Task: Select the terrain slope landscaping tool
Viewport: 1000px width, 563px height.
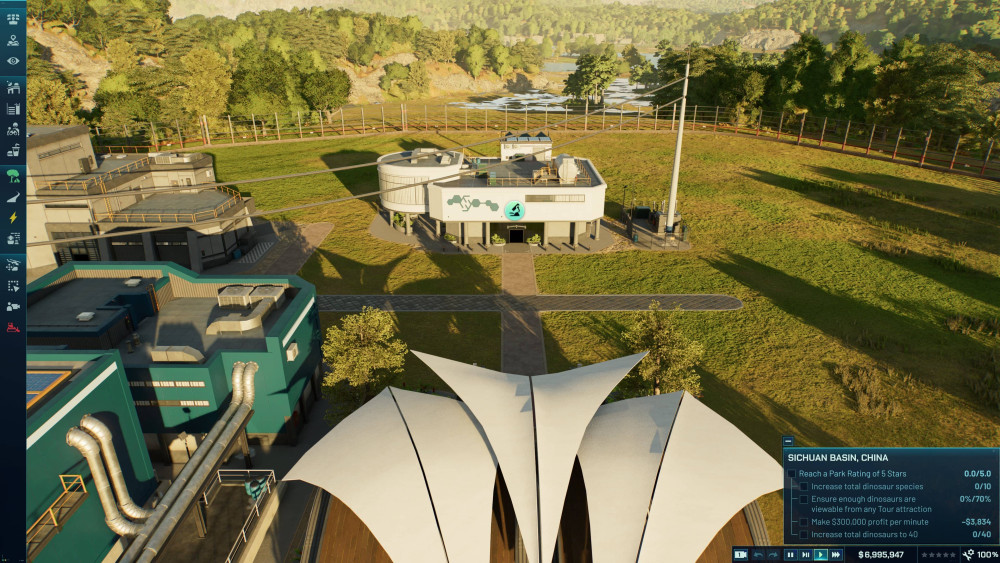Action: pyautogui.click(x=13, y=198)
